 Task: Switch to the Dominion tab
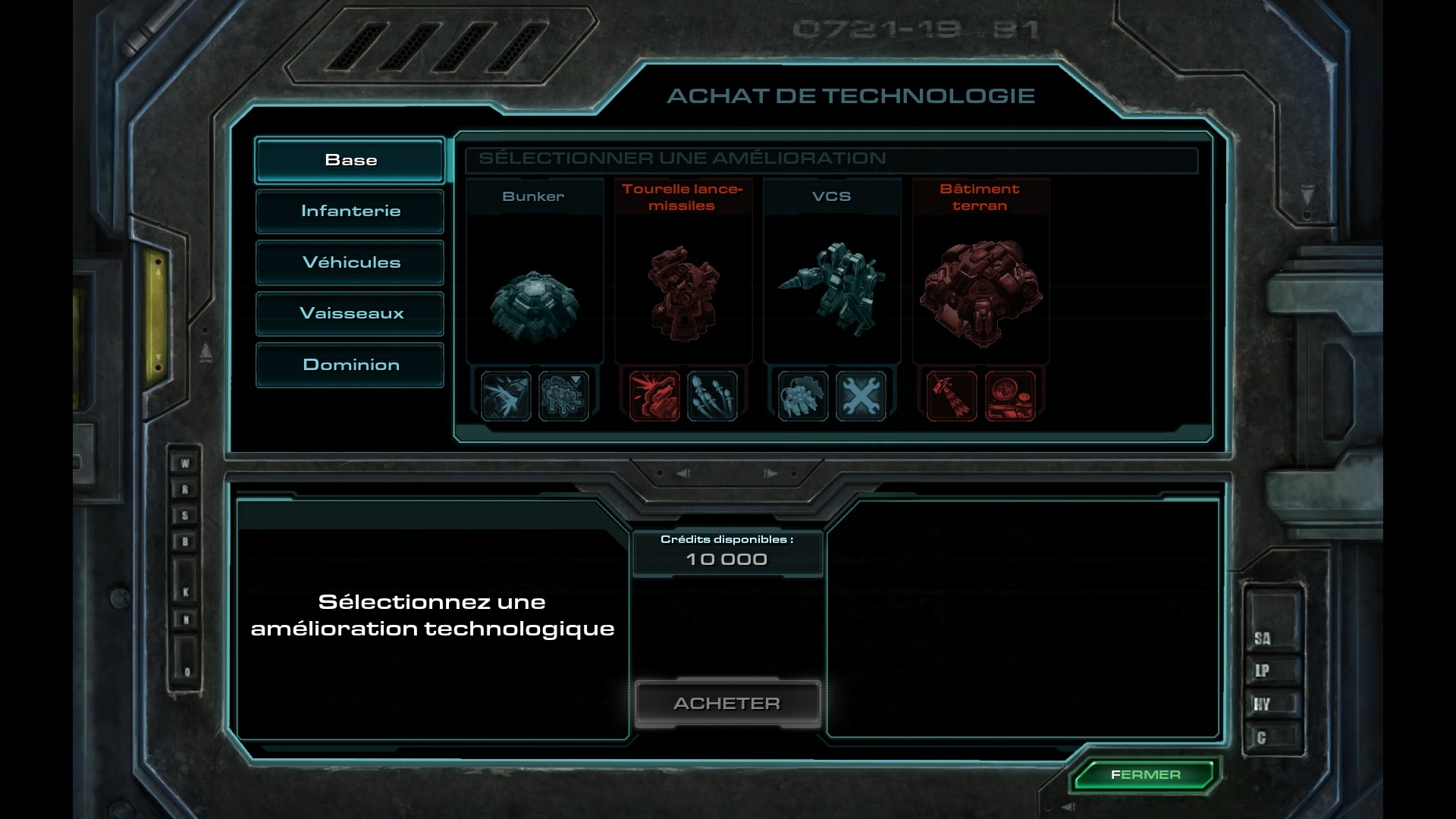[350, 365]
